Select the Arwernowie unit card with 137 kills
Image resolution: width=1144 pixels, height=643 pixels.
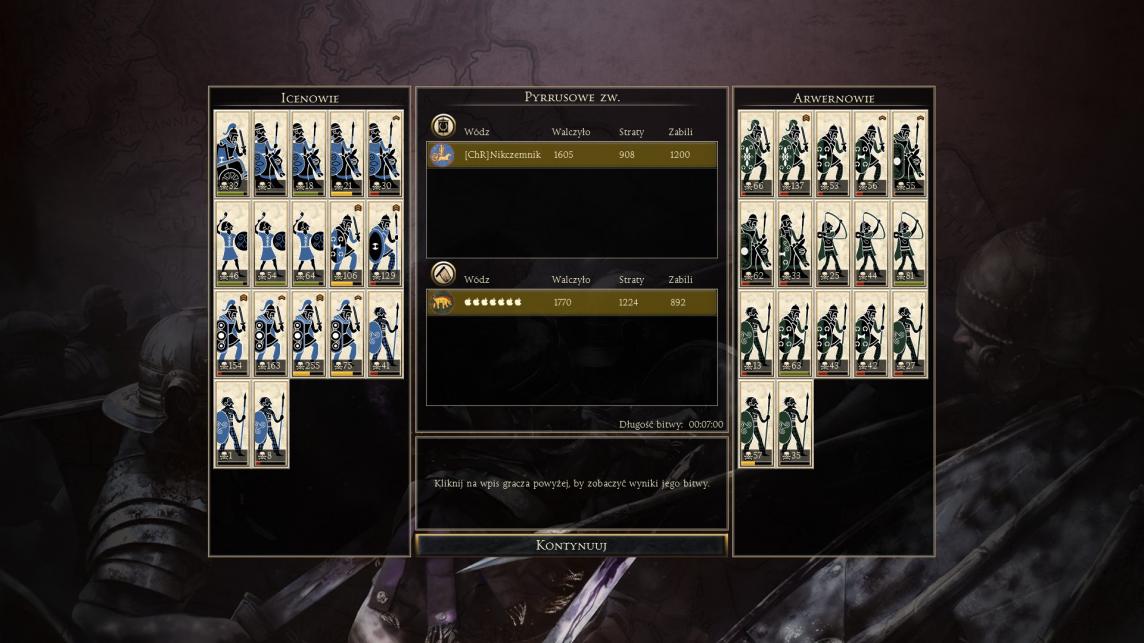point(794,153)
